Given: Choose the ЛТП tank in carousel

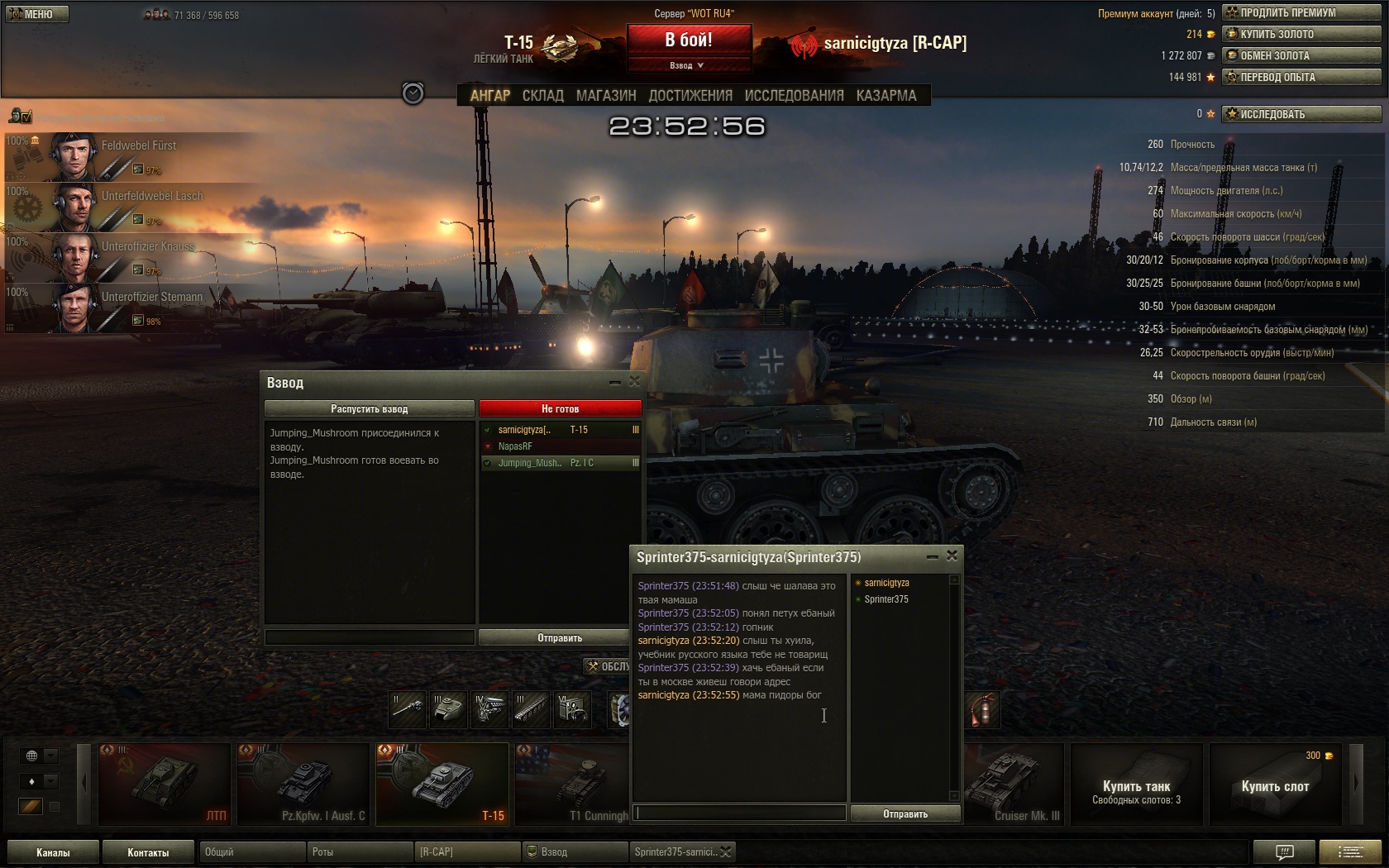Looking at the screenshot, I should coord(164,784).
